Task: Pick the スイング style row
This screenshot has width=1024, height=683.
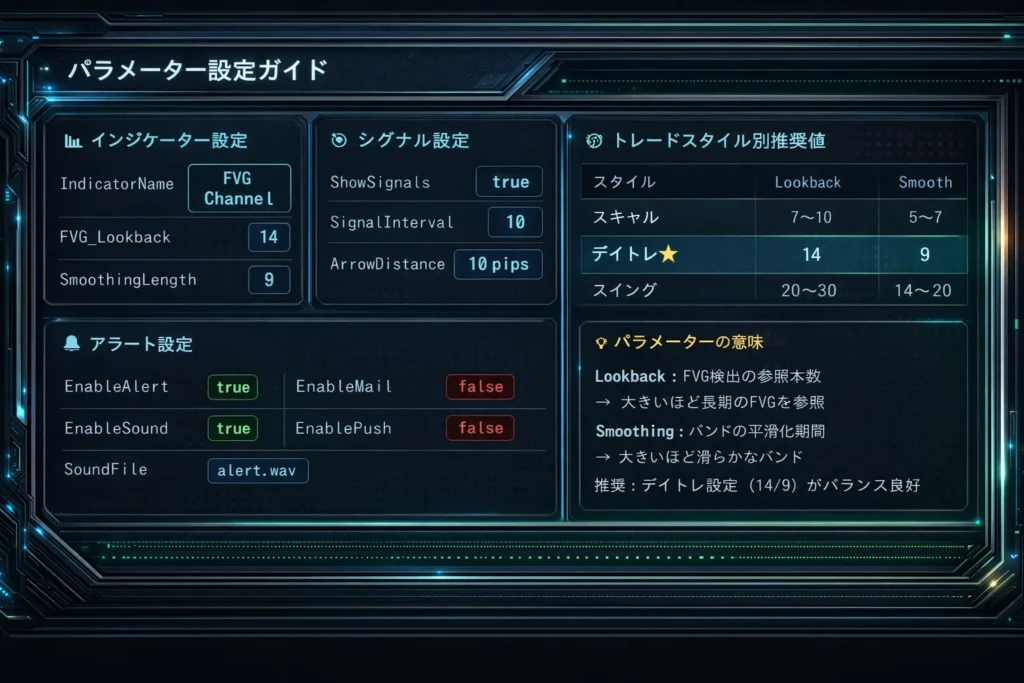Action: tap(773, 290)
